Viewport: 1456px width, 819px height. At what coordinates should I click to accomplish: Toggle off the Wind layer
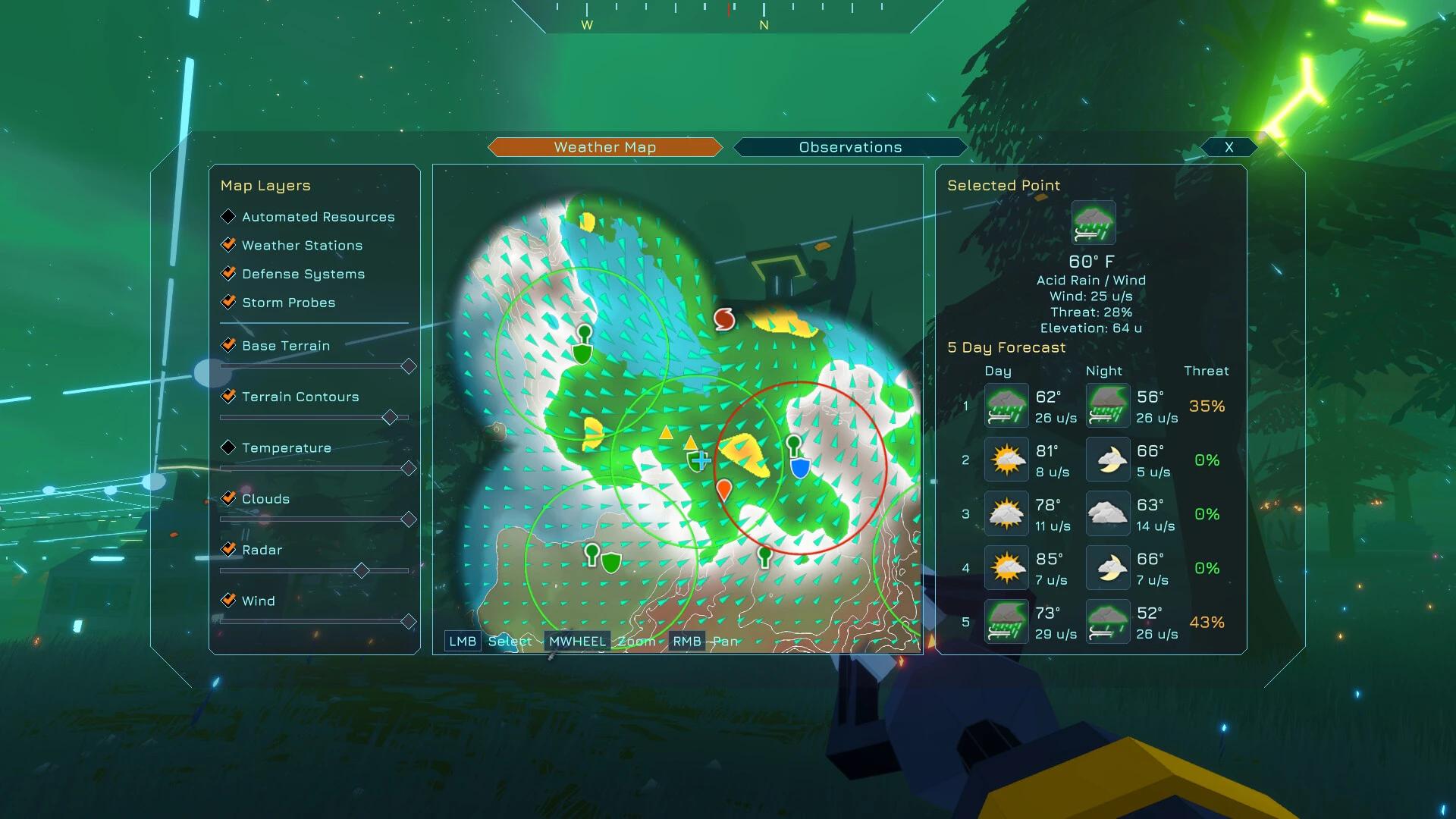coord(229,601)
